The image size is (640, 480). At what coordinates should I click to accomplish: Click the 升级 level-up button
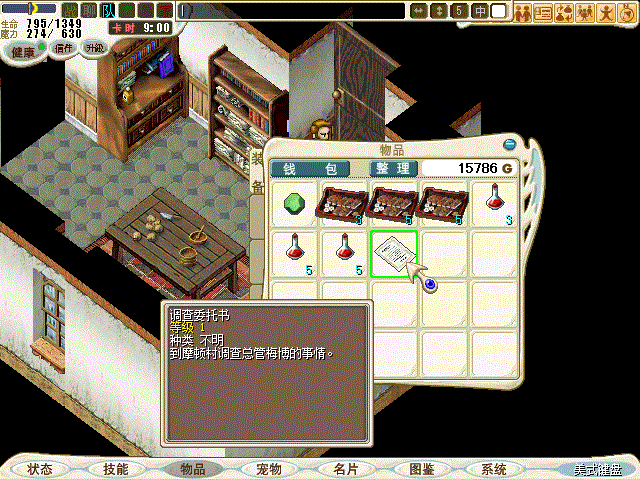click(x=94, y=47)
